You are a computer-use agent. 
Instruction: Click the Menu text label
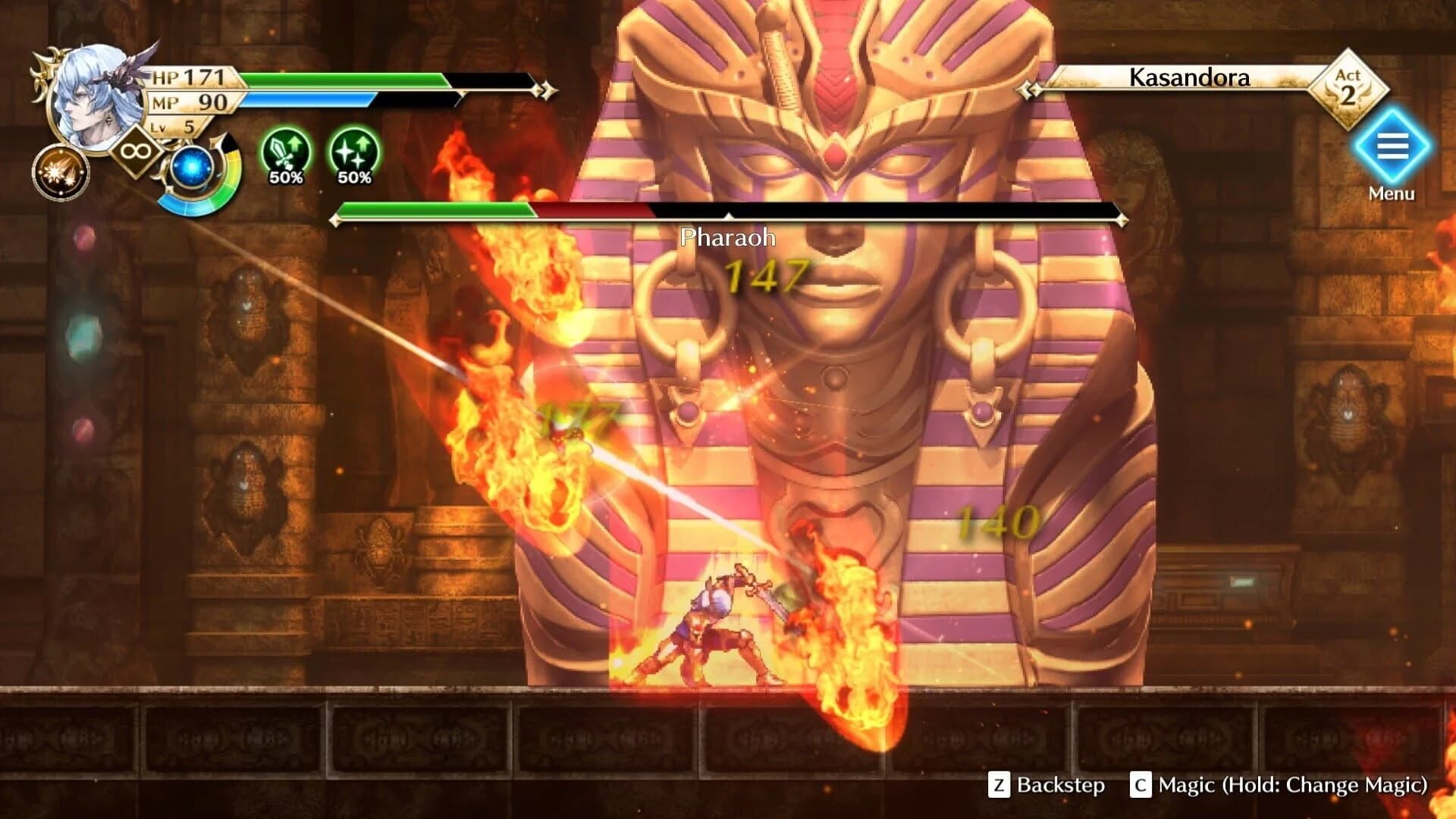click(1394, 194)
